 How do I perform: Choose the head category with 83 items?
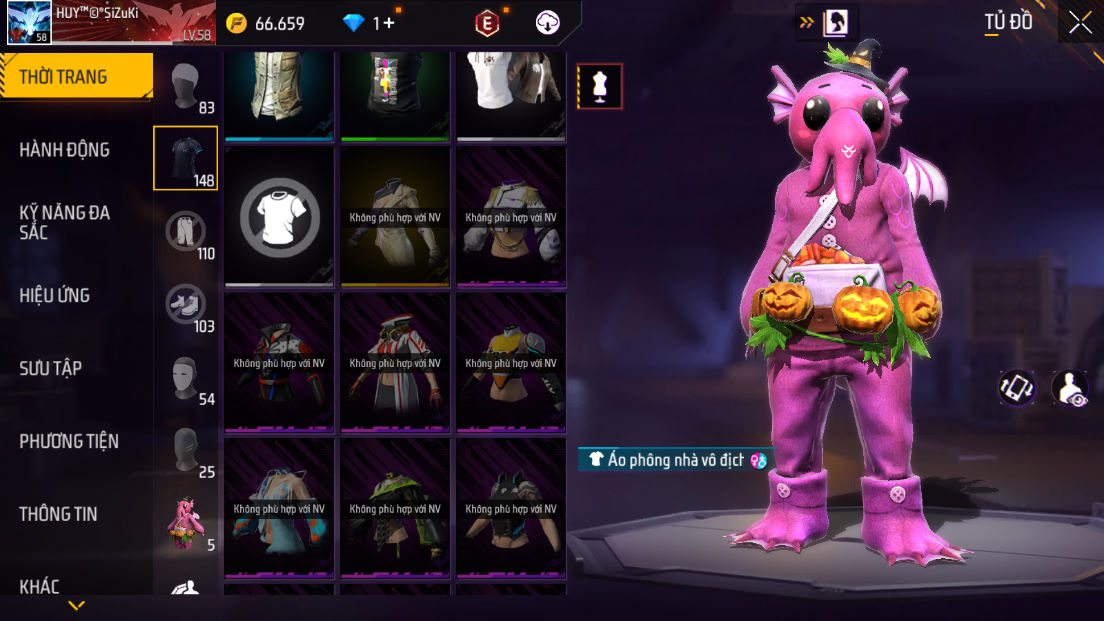pos(185,87)
